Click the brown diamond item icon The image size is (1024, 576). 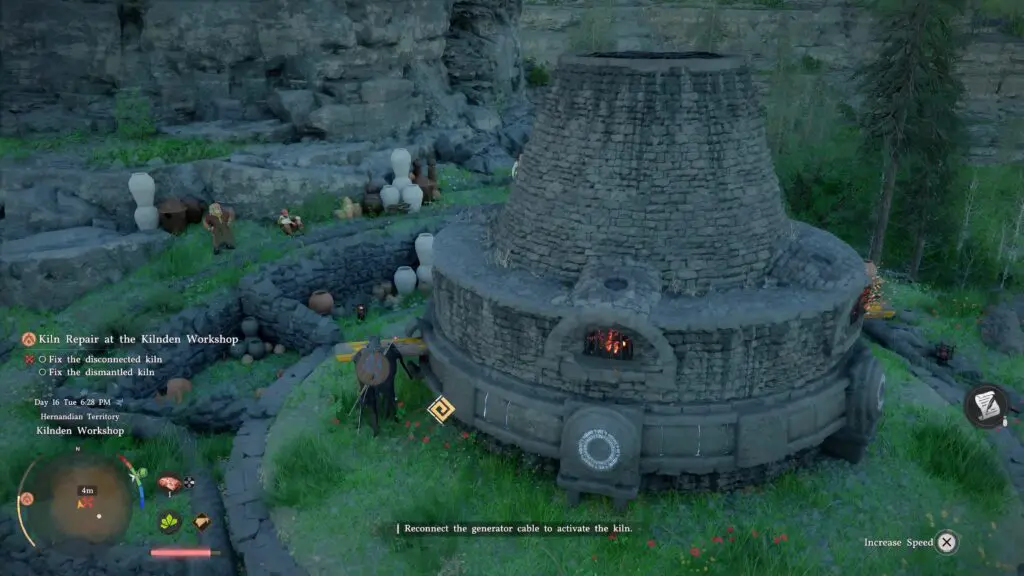(x=202, y=521)
